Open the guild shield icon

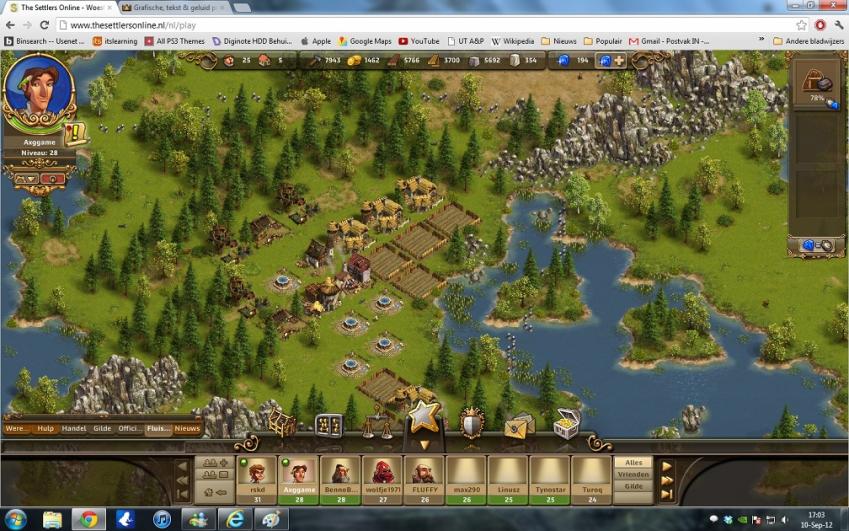(x=472, y=423)
